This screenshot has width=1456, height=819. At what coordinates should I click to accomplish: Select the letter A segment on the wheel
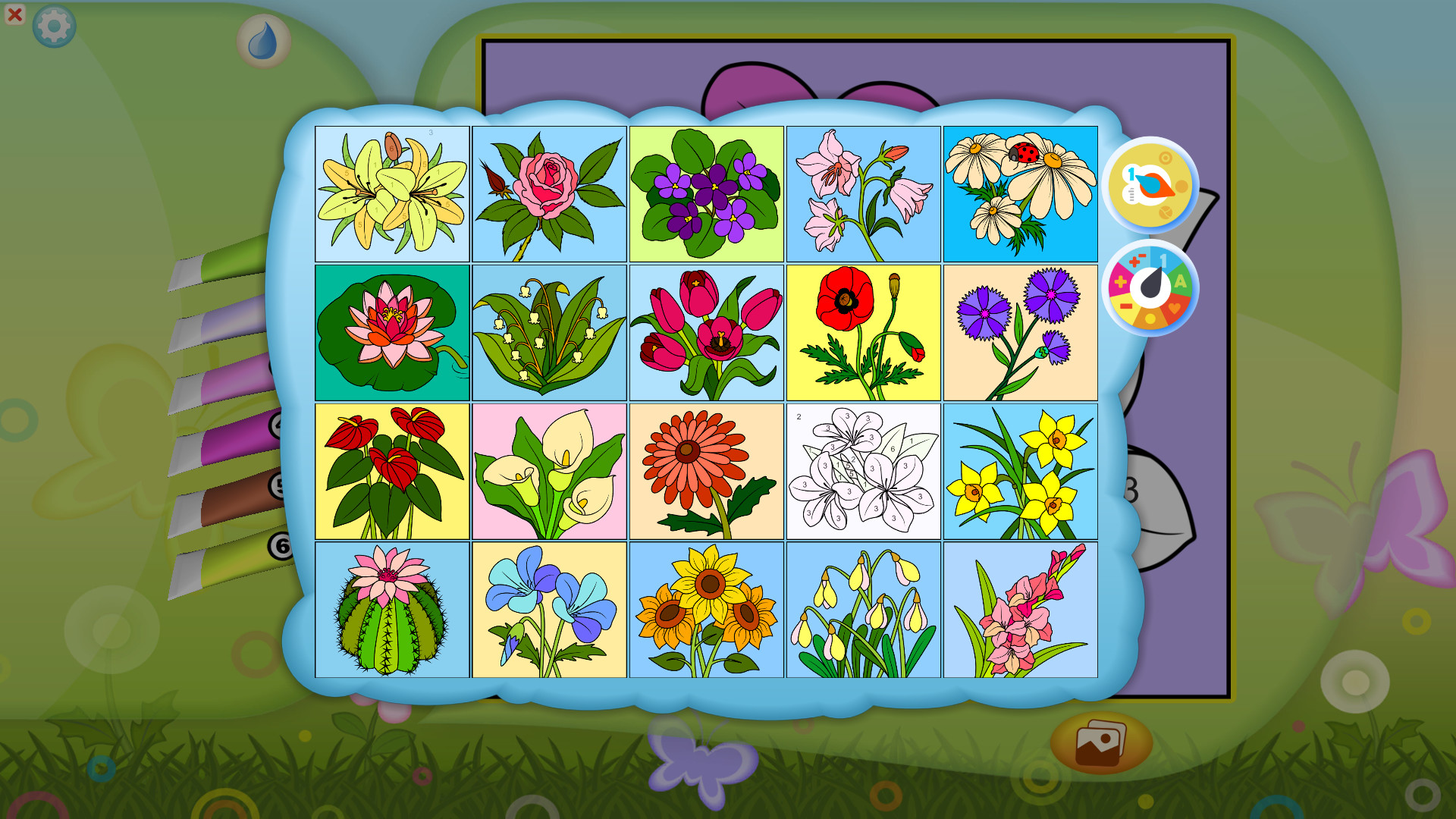tap(1181, 281)
